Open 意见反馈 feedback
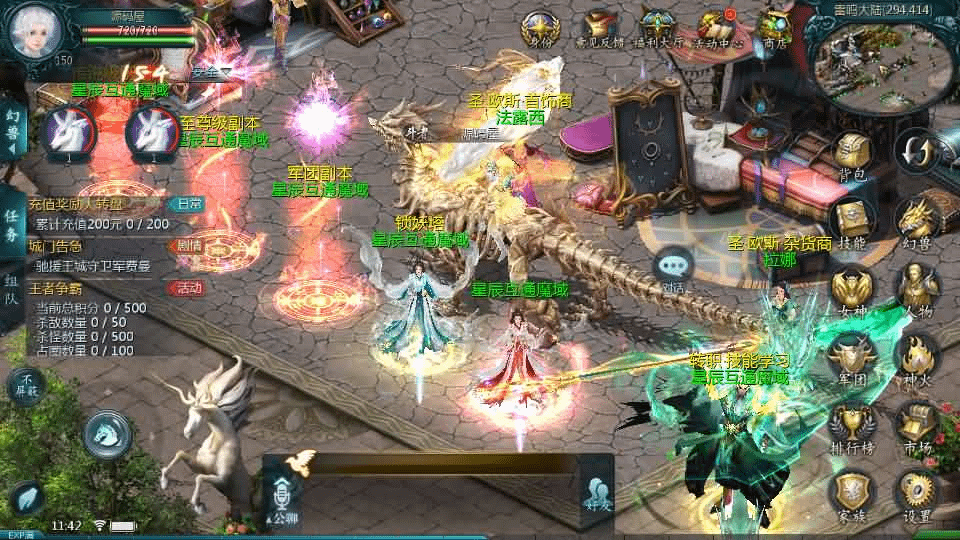Screen dimensions: 960x540 600,28
